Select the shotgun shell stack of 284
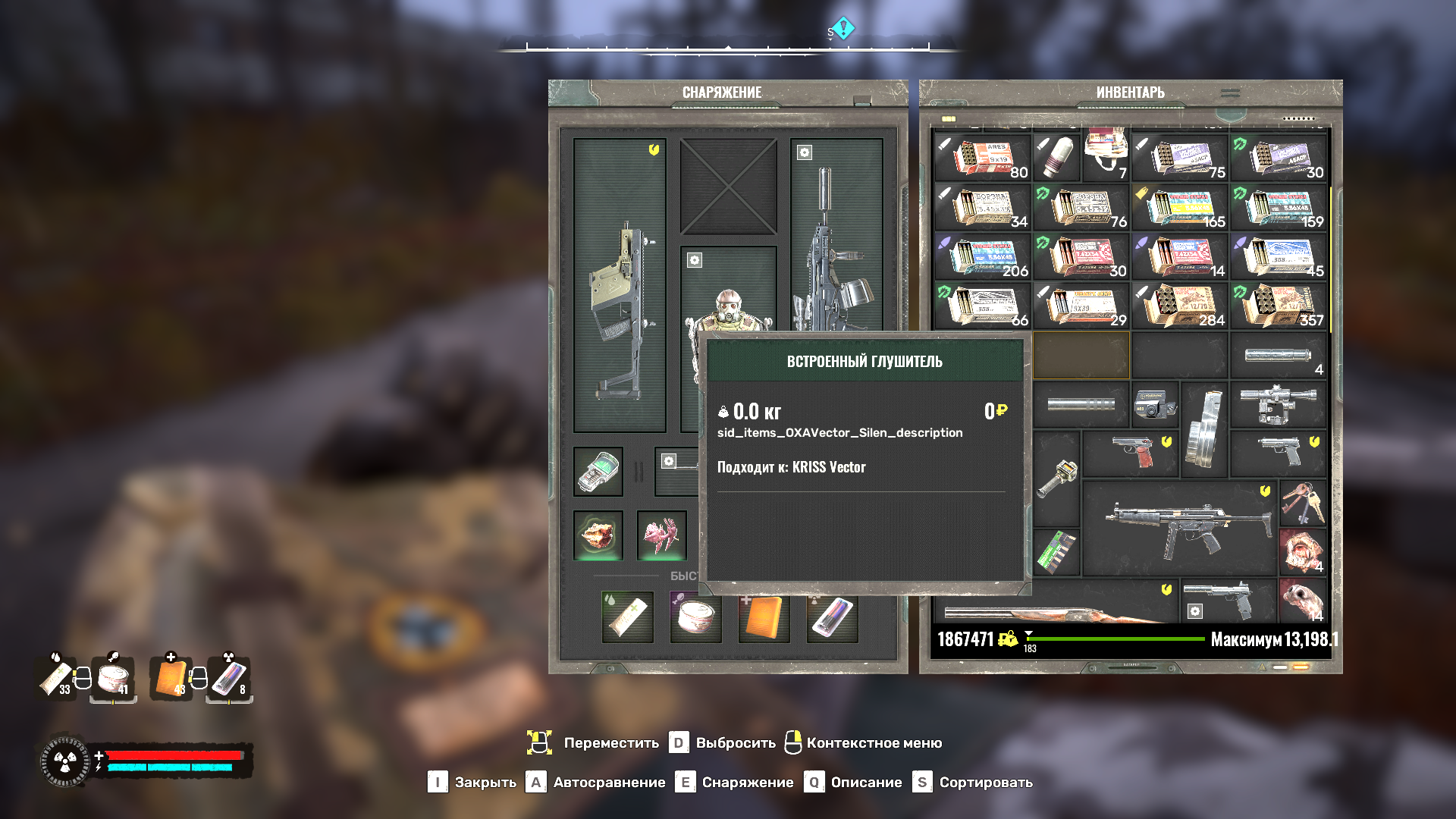This screenshot has height=819, width=1456. point(1180,305)
